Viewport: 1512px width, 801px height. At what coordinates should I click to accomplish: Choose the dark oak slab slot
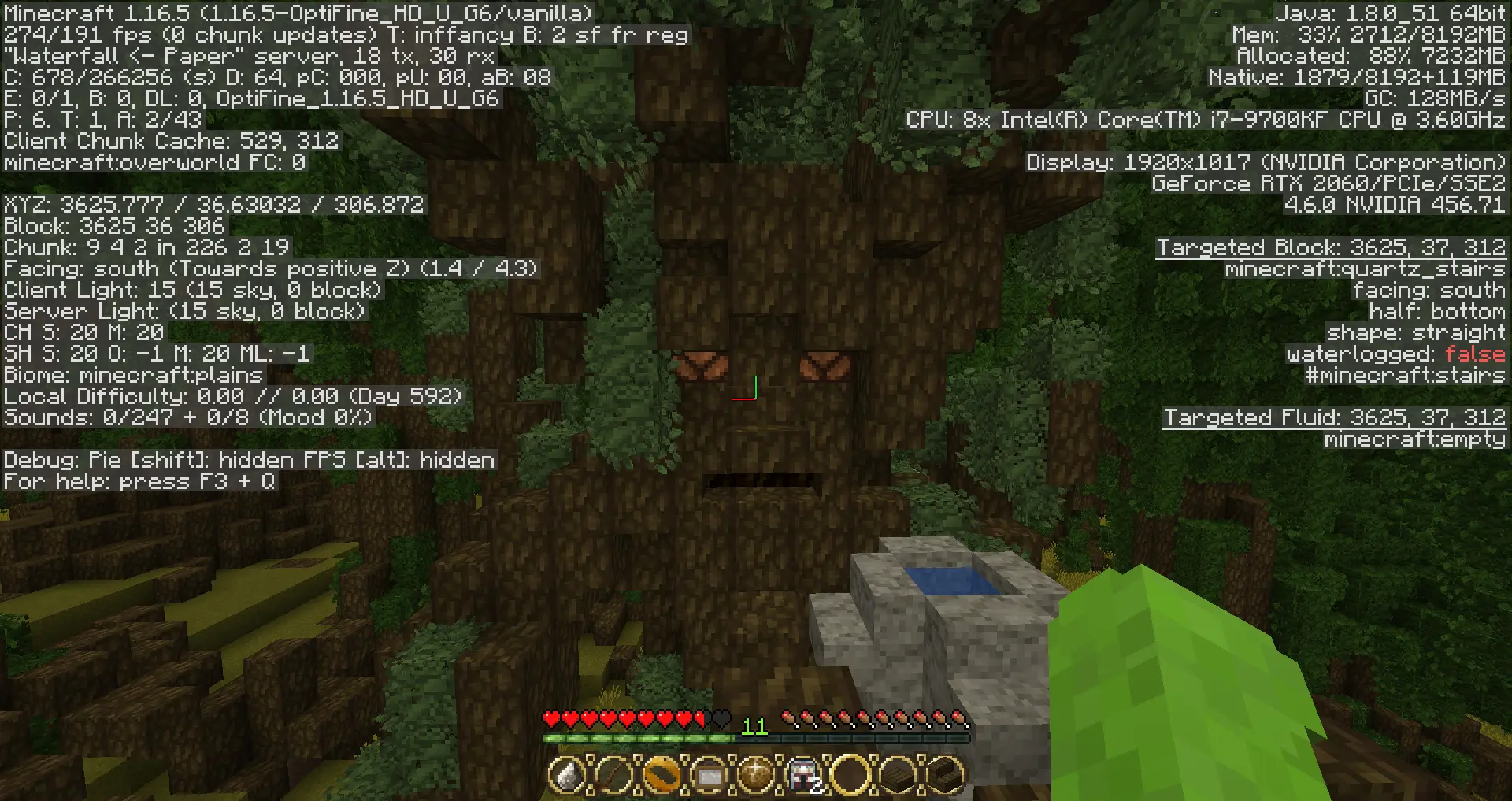pyautogui.click(x=898, y=775)
